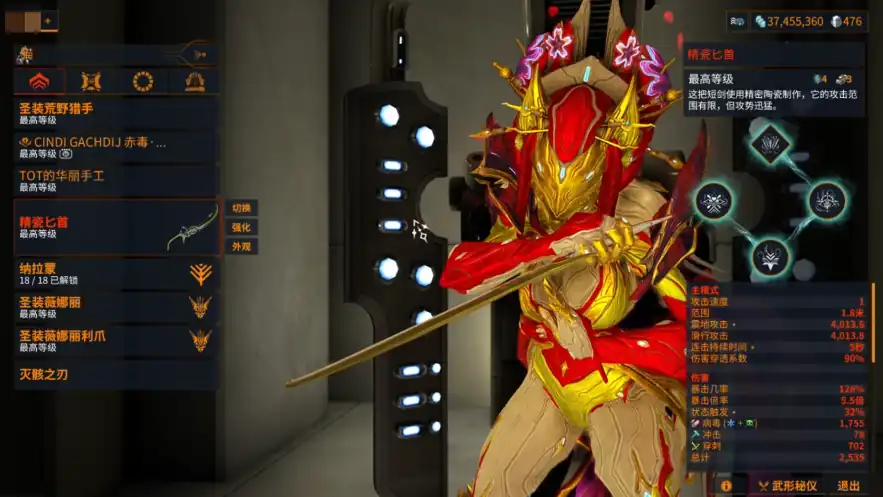Choose the TOT的华丽手工 loadout row

(115, 180)
